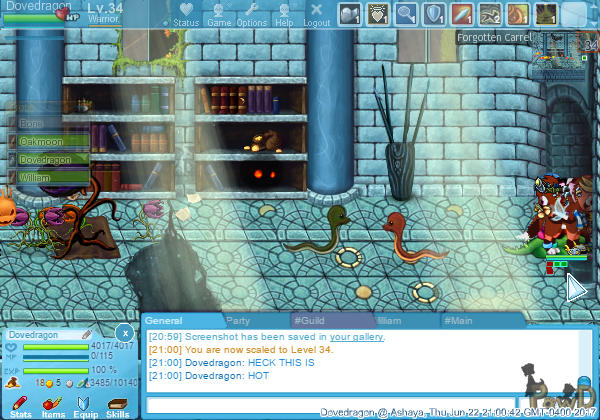The width and height of the screenshot is (600, 420).
Task: Select the heart necklace hotbar slot
Action: (378, 14)
